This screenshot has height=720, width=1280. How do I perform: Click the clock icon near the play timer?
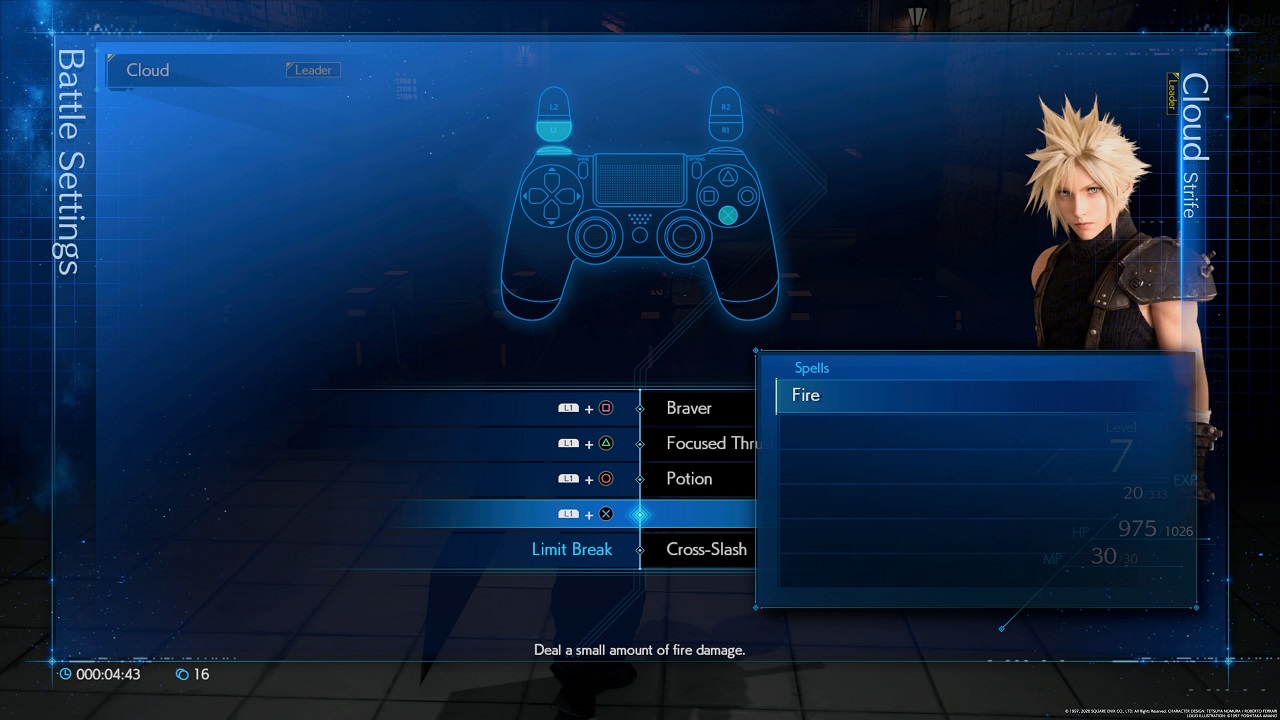point(63,674)
